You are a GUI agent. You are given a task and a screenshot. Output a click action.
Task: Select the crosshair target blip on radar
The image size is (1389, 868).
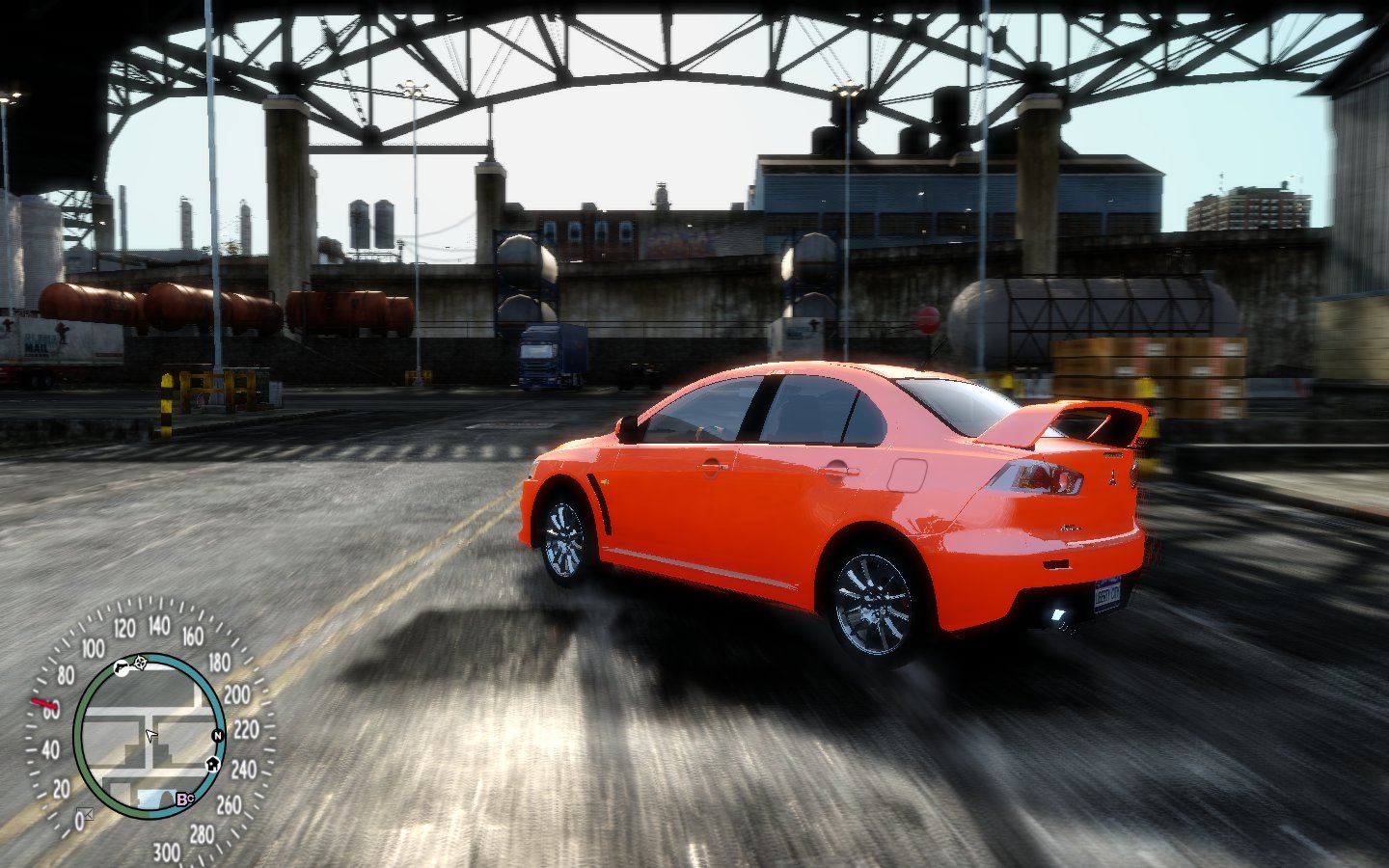click(x=141, y=662)
